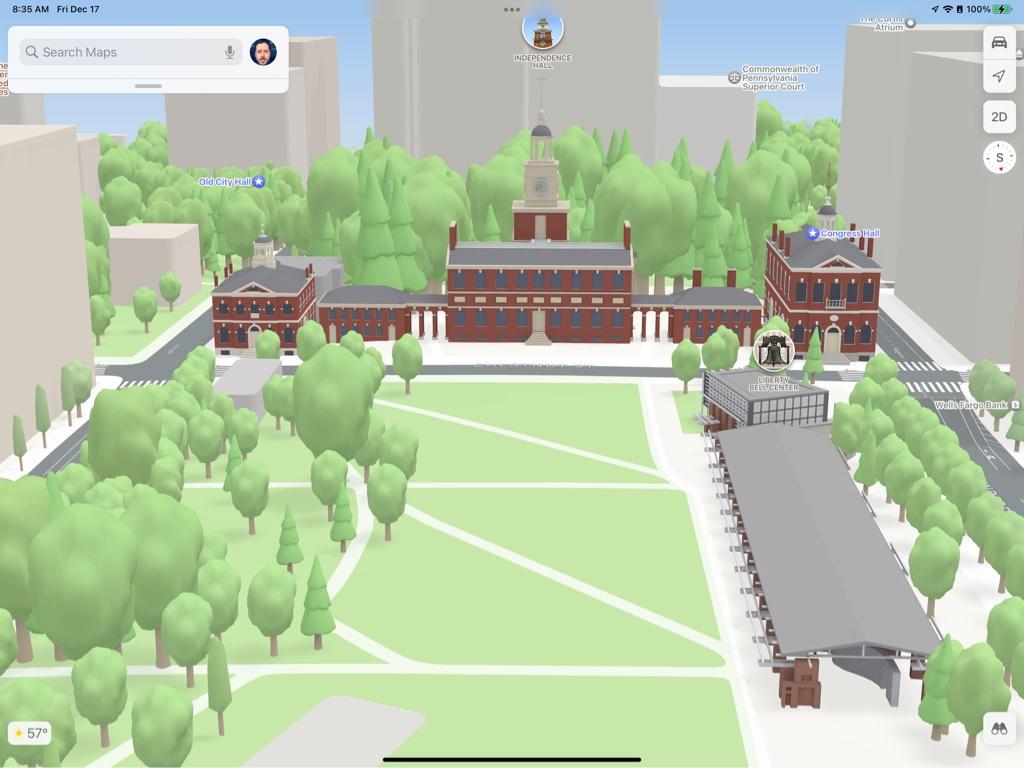Open the Congress Hall label
Image resolution: width=1024 pixels, height=768 pixels.
click(x=845, y=233)
